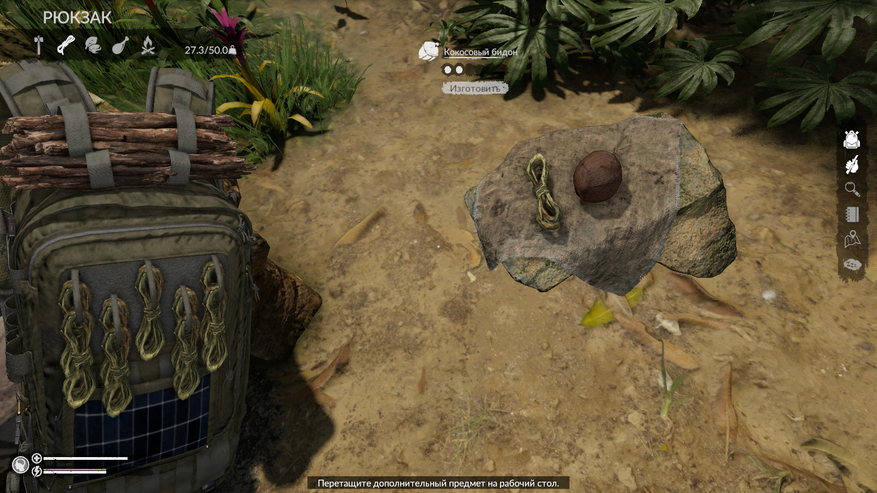Activate the magnifying glass inspect icon

click(852, 189)
